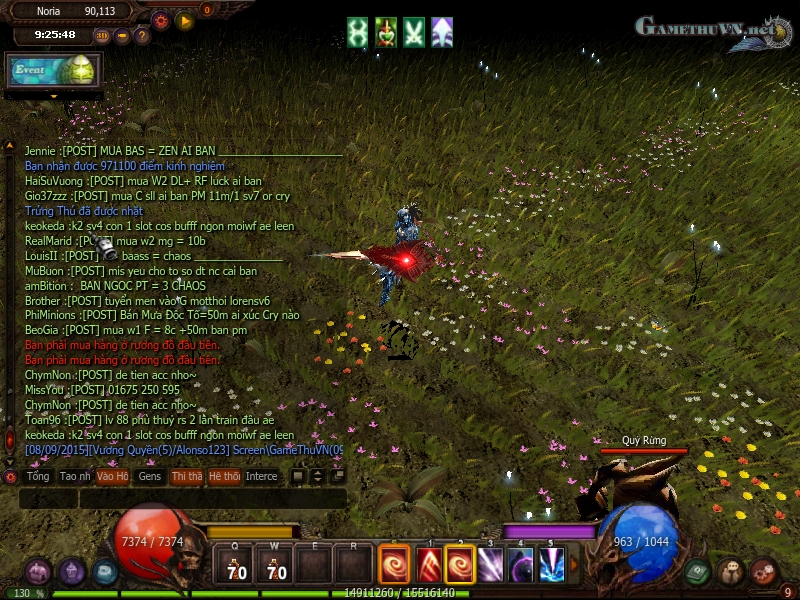Switch to the Hệ thống chat tab
800x600 pixels.
click(224, 477)
